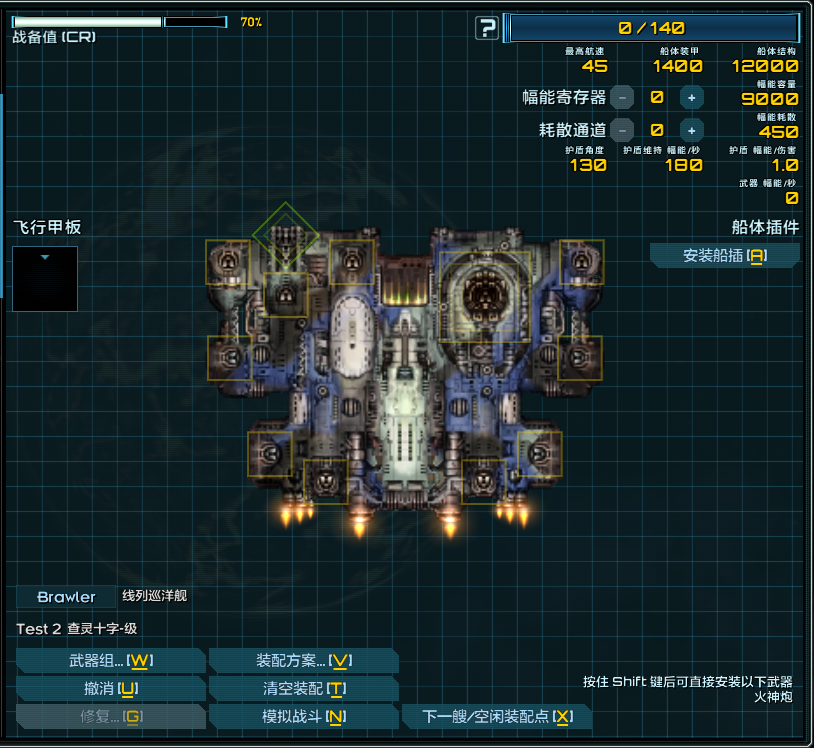This screenshot has height=748, width=814.
Task: Start 模拟战斗 simulation battle
Action: coord(303,717)
